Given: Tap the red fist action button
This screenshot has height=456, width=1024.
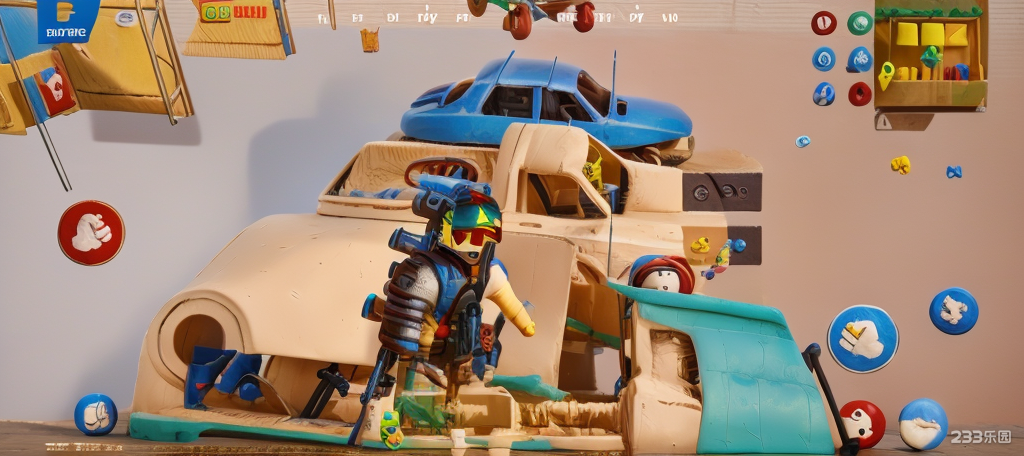Looking at the screenshot, I should point(91,232).
